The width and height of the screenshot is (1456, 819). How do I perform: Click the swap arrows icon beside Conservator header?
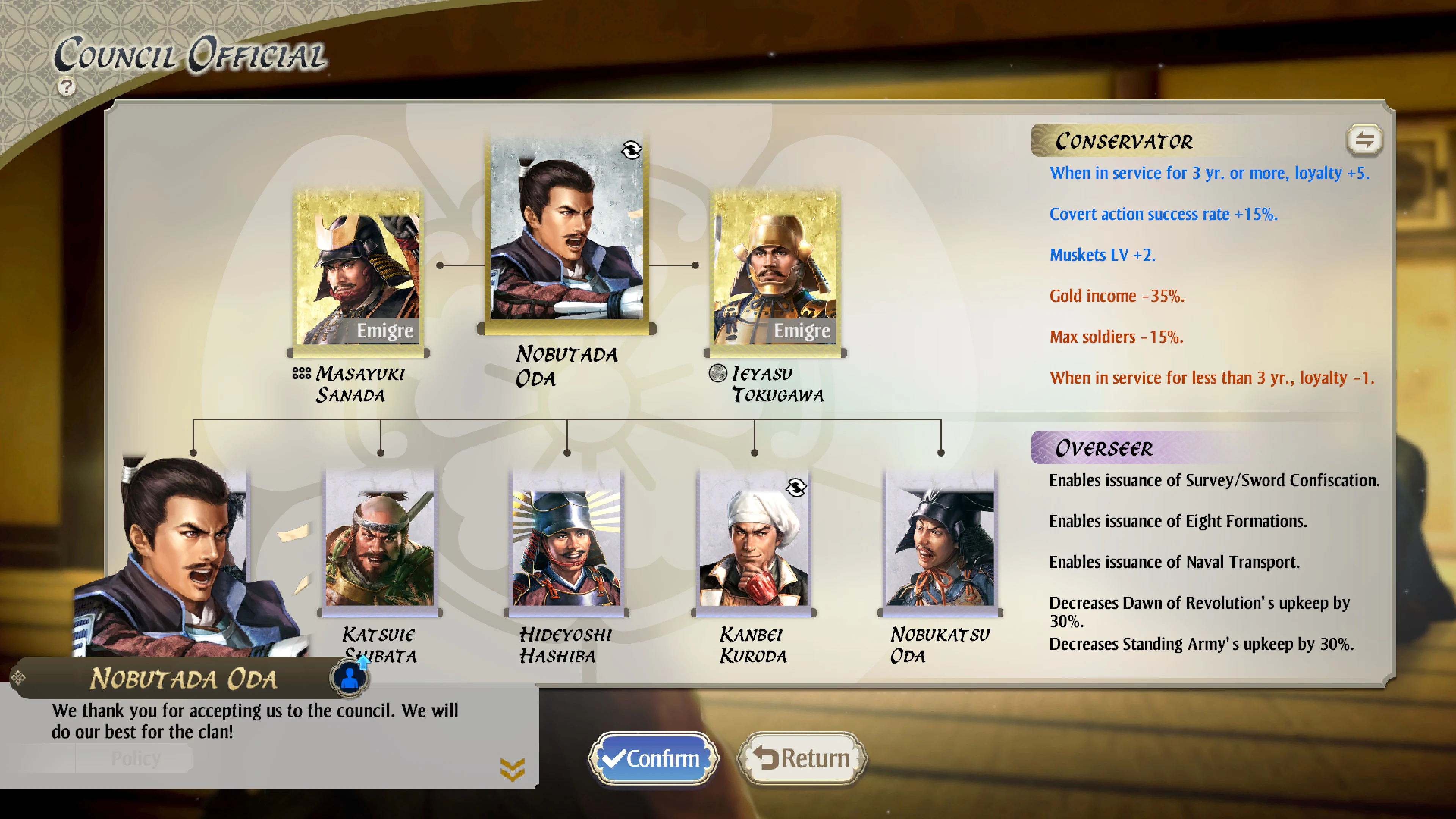click(1365, 141)
